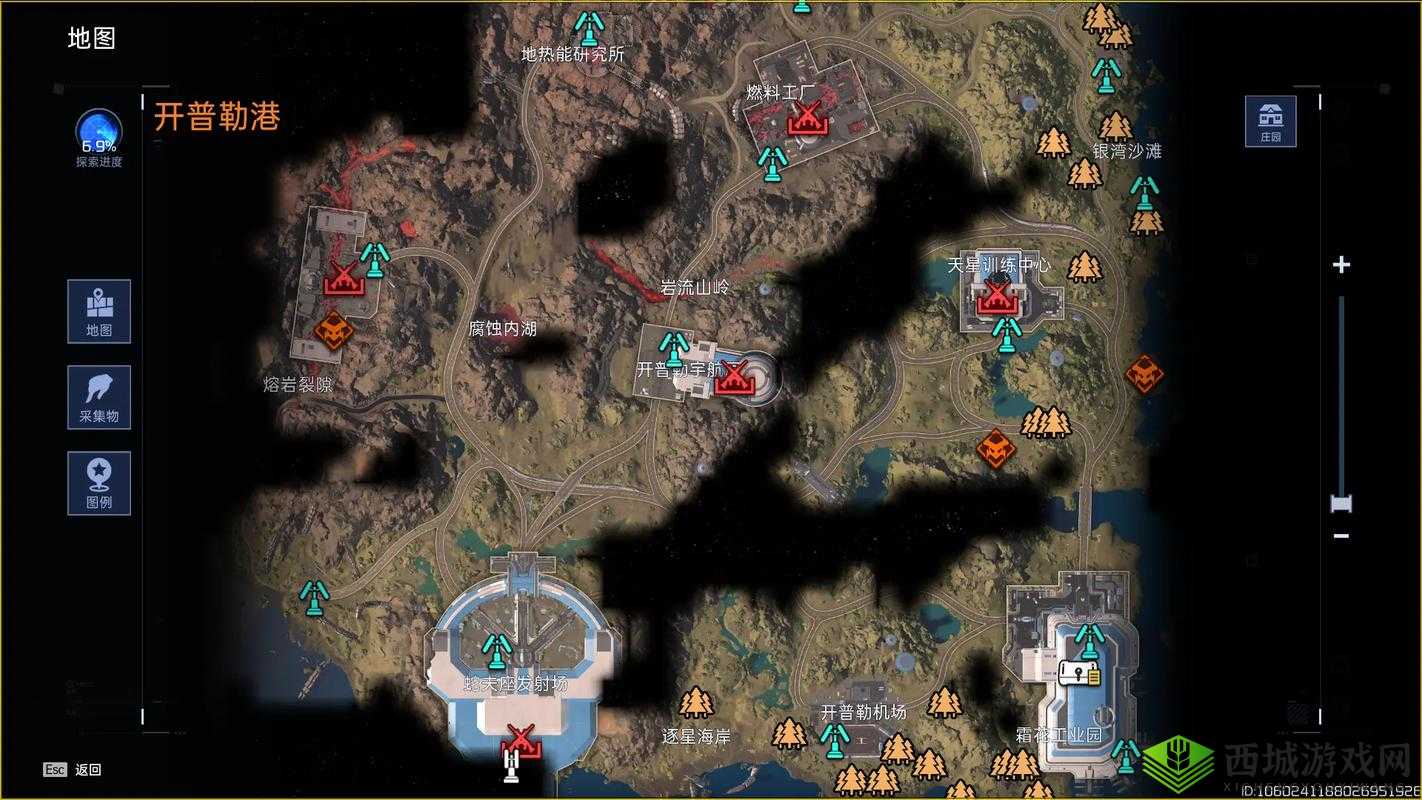Switch to the 地图 tab
This screenshot has width=1422, height=800.
tap(98, 311)
